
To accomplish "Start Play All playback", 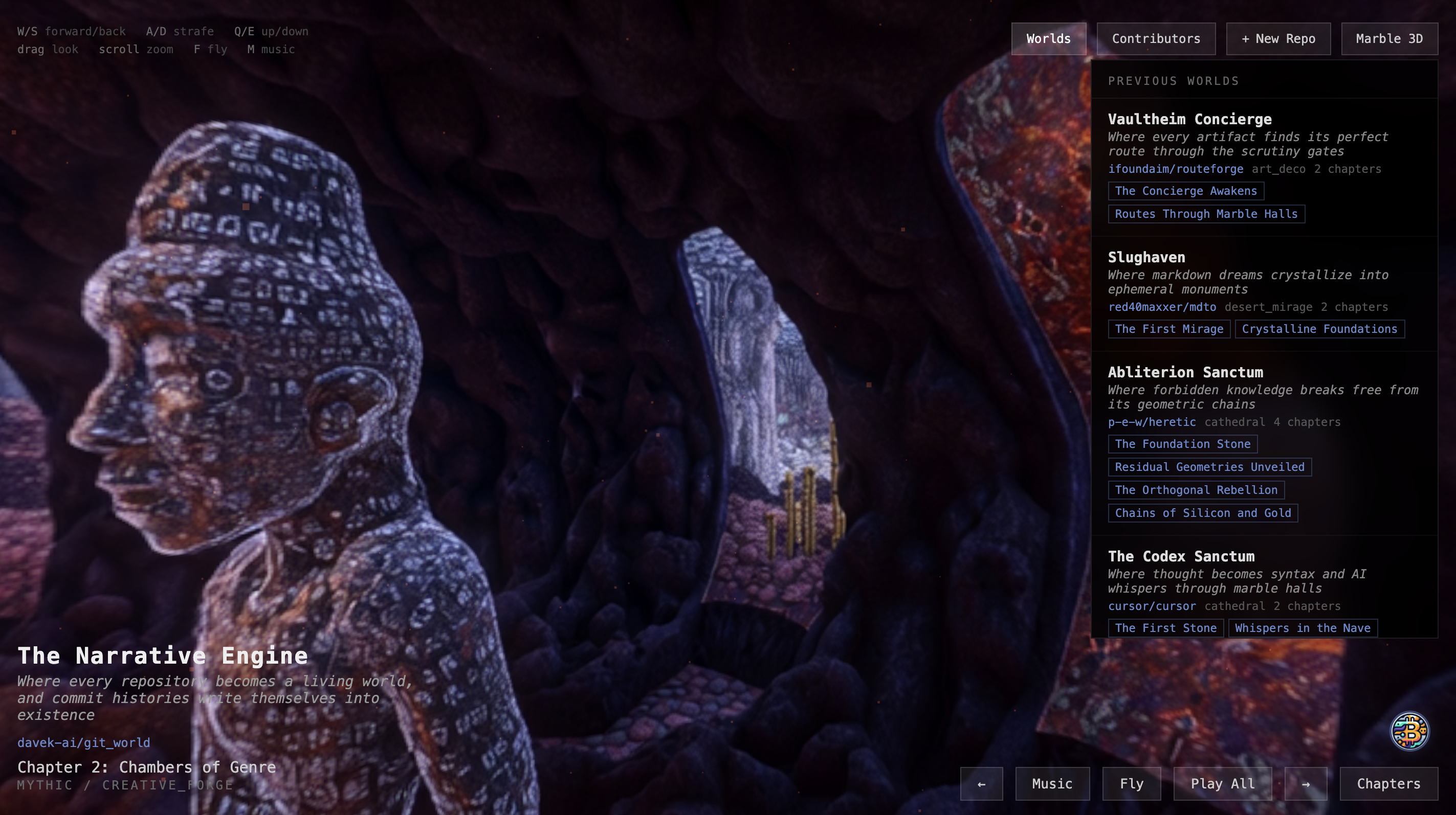I will pos(1222,784).
